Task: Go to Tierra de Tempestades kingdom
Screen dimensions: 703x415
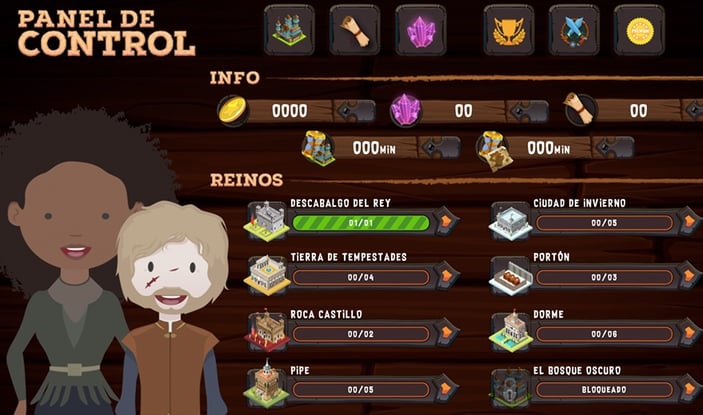Action: click(446, 275)
